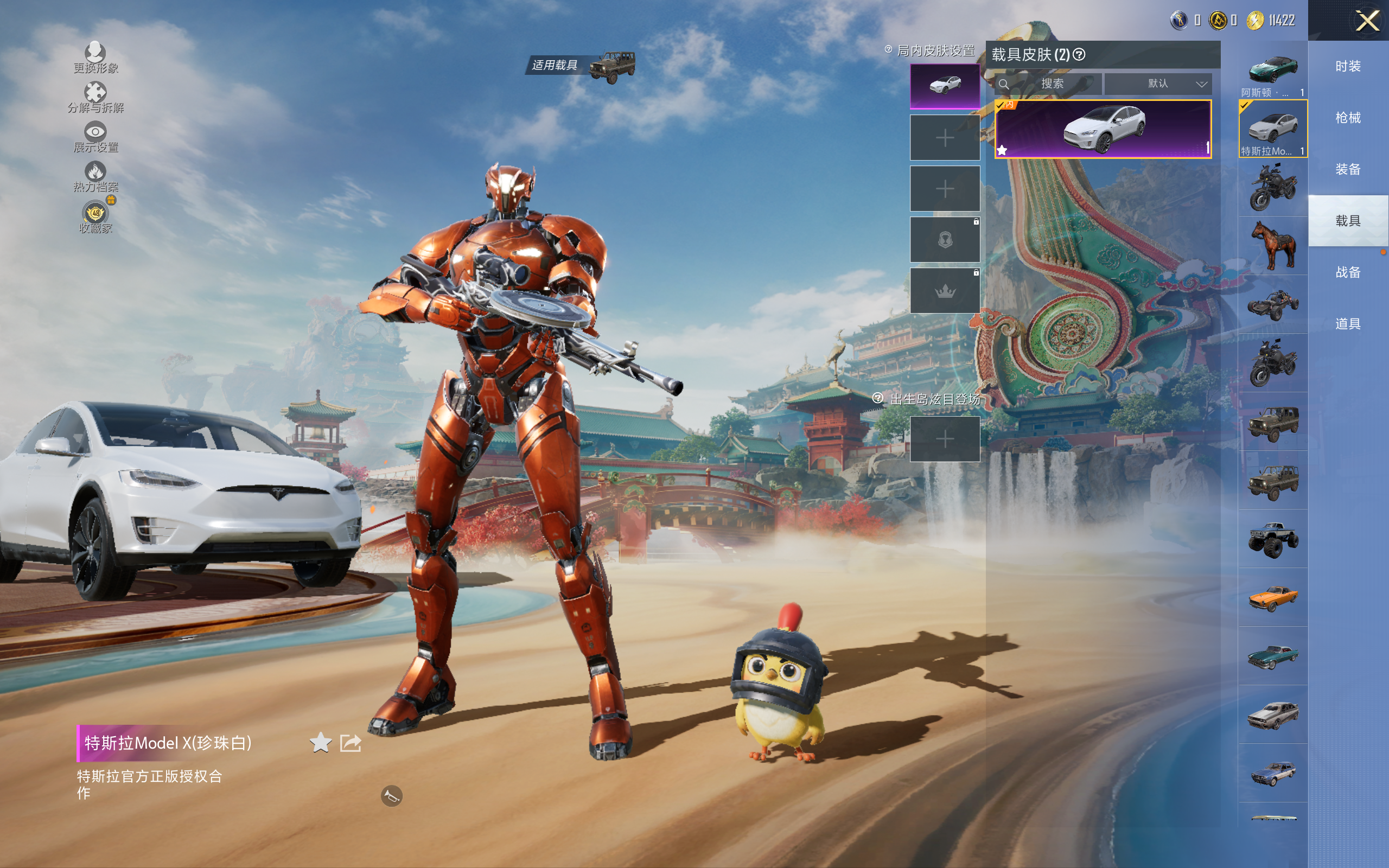The height and width of the screenshot is (868, 1389).
Task: Choose the orange muscle car thumbnail
Action: 1272,598
